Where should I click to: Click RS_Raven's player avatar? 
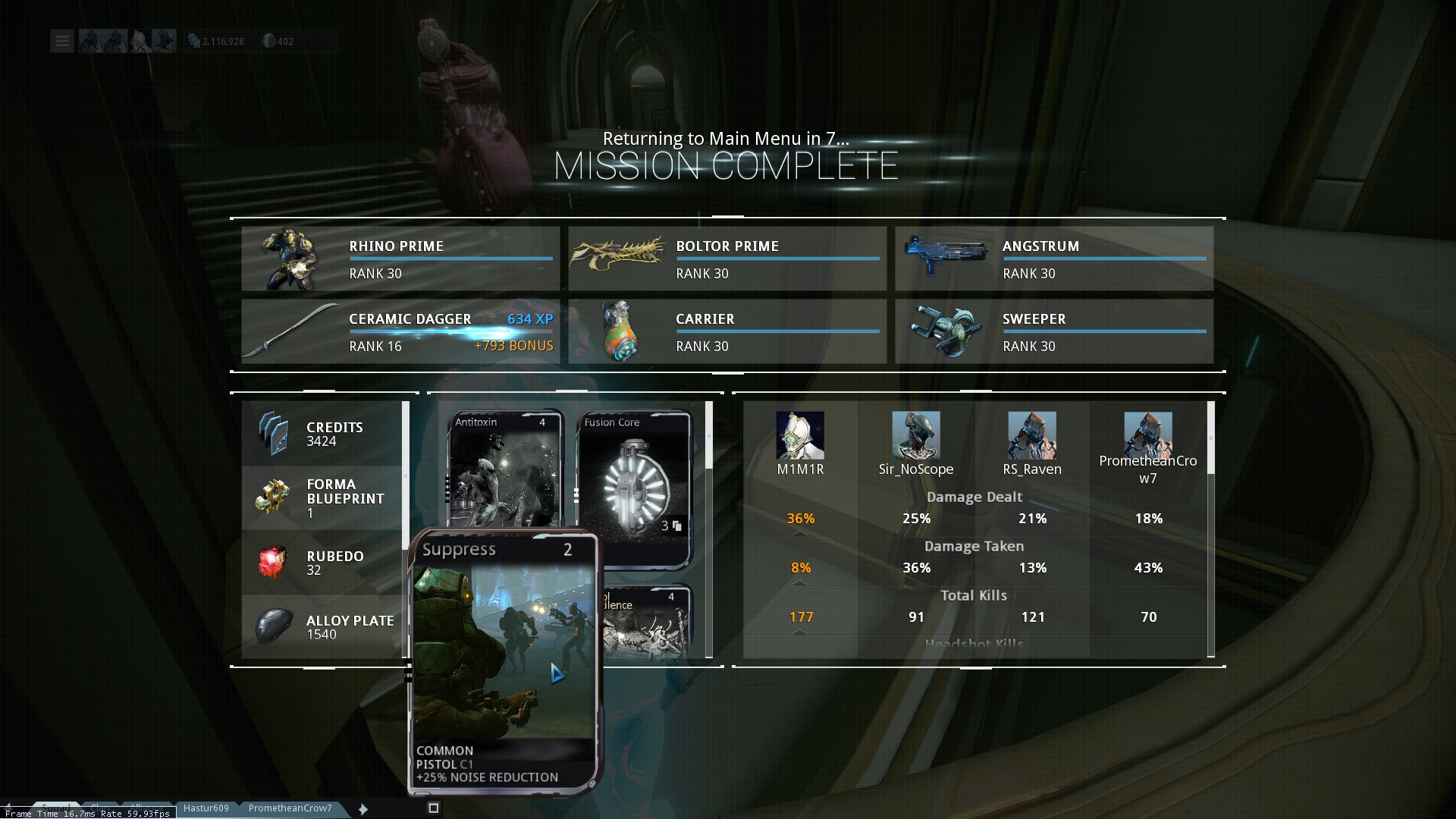point(1032,435)
